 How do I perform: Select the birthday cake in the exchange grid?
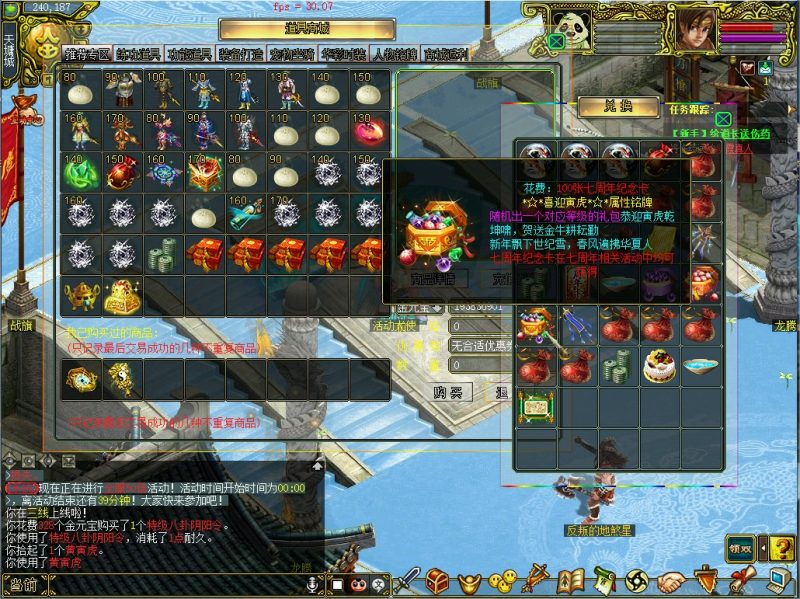659,365
